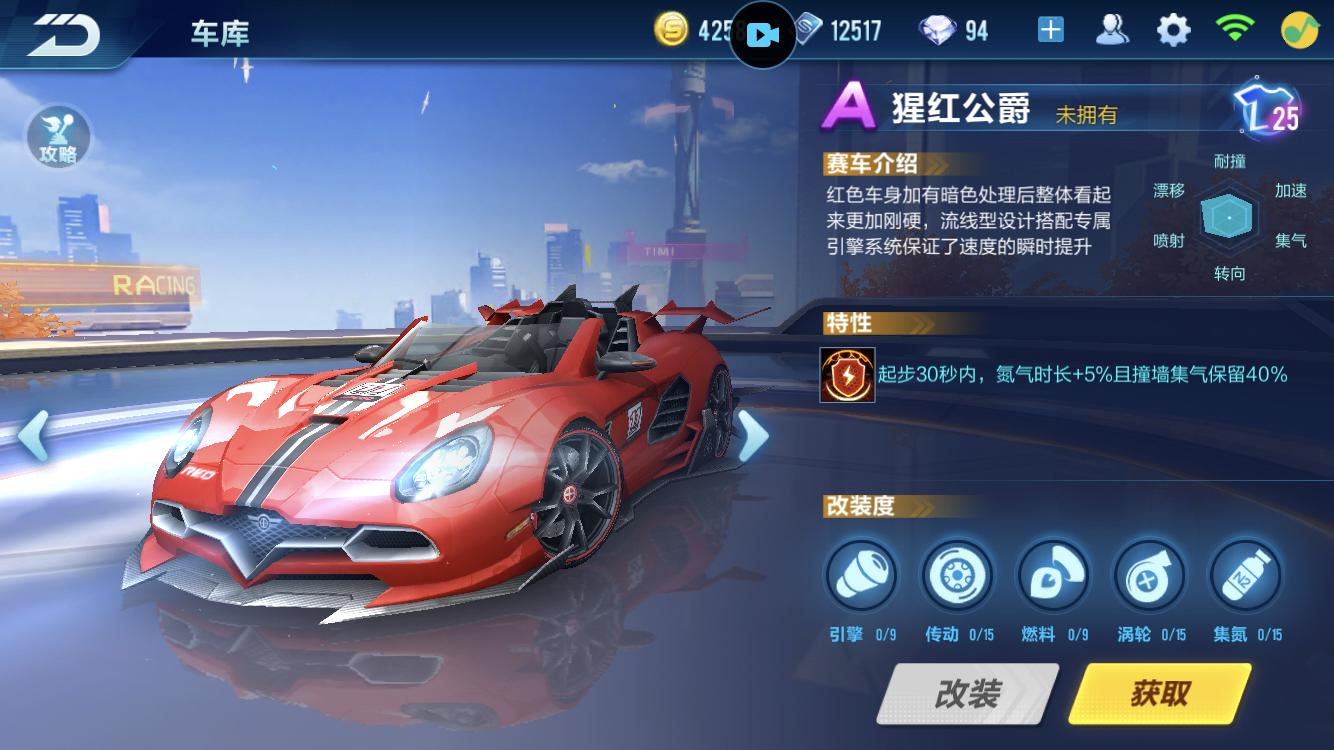Select the 燃料 fuel upgrade icon
The width and height of the screenshot is (1334, 750).
point(1053,576)
